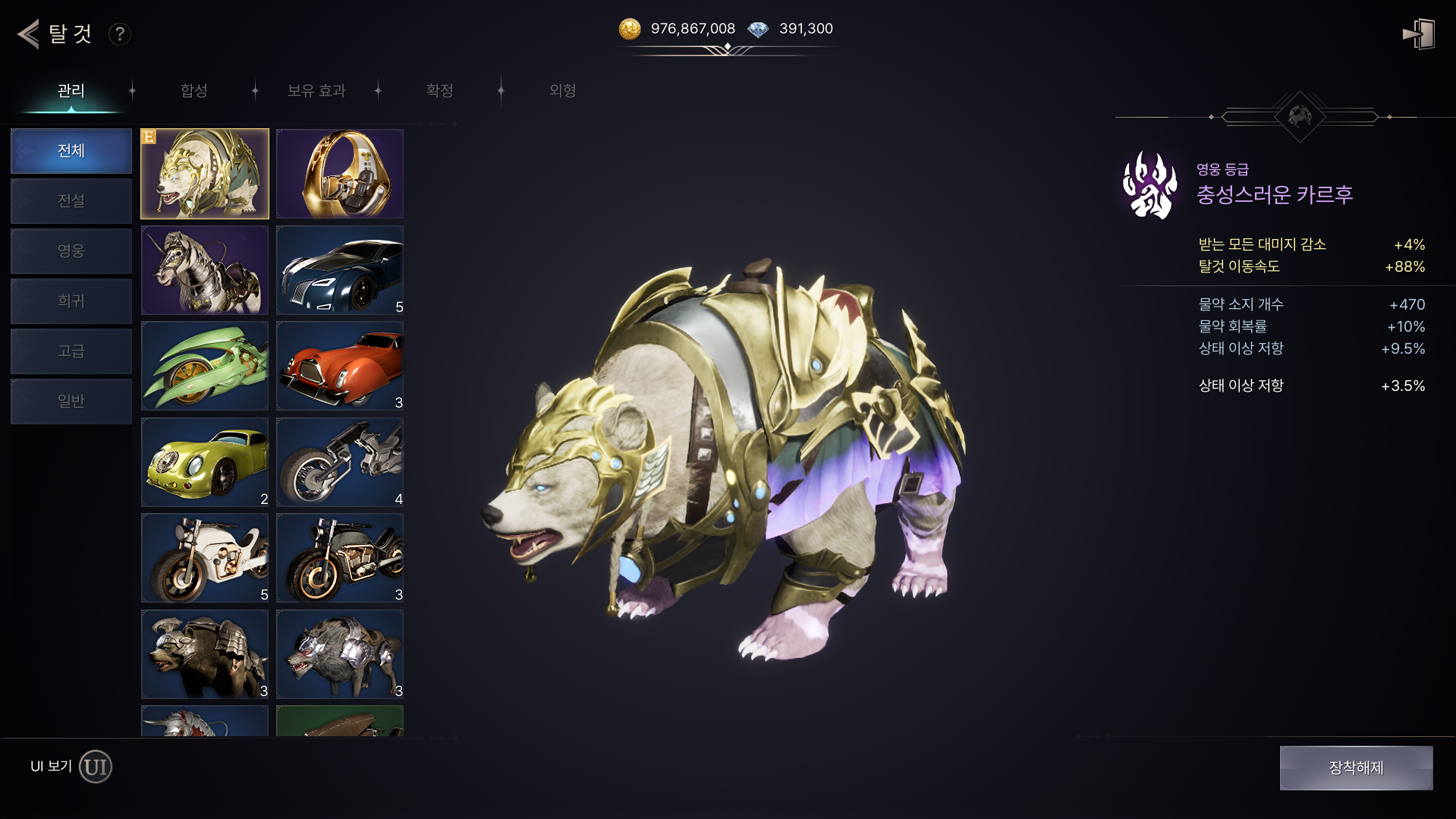The width and height of the screenshot is (1456, 819).
Task: Choose the yellow-green classic car mount
Action: (x=205, y=462)
